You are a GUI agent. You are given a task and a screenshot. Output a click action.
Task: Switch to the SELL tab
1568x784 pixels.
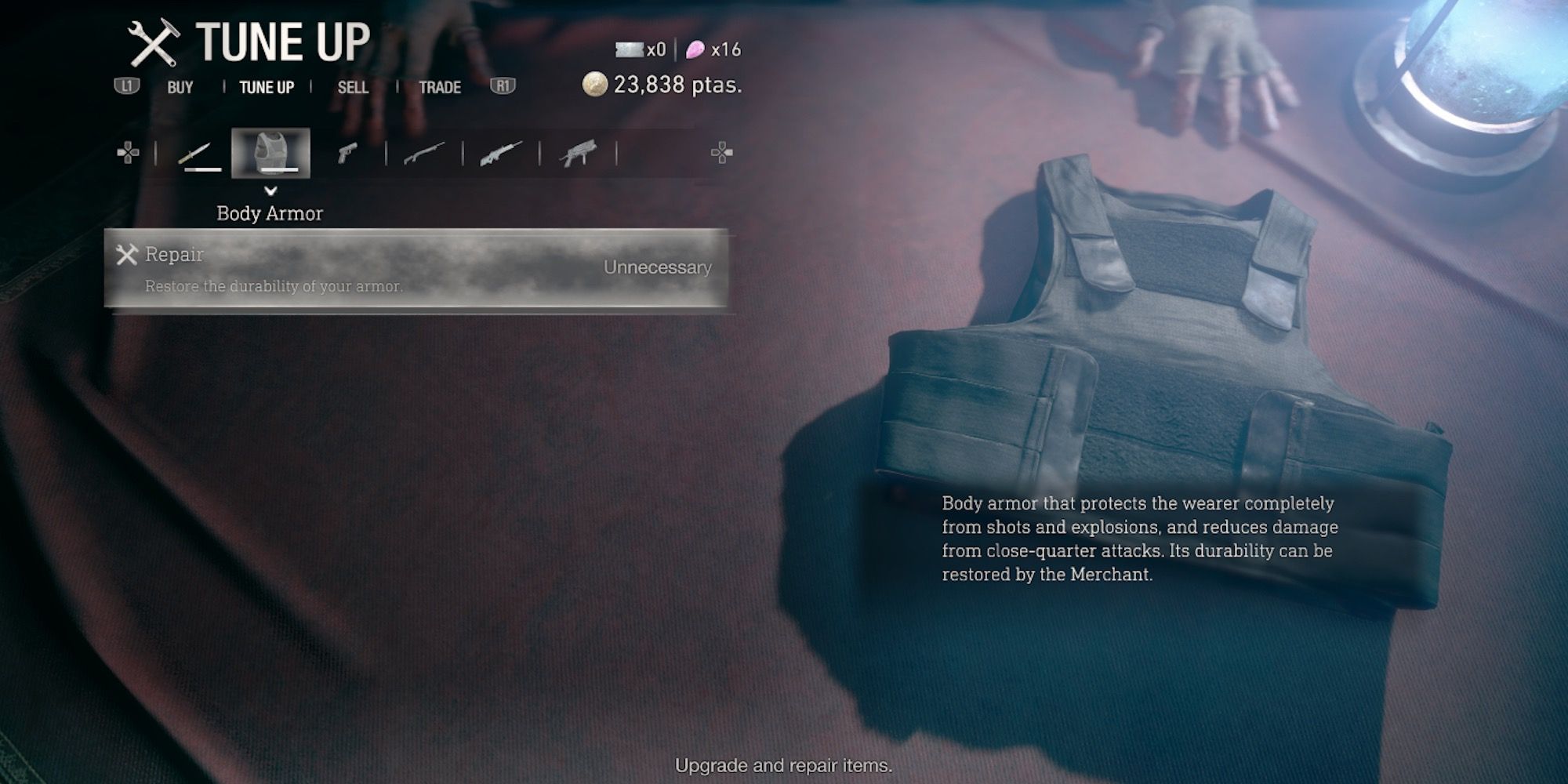354,87
